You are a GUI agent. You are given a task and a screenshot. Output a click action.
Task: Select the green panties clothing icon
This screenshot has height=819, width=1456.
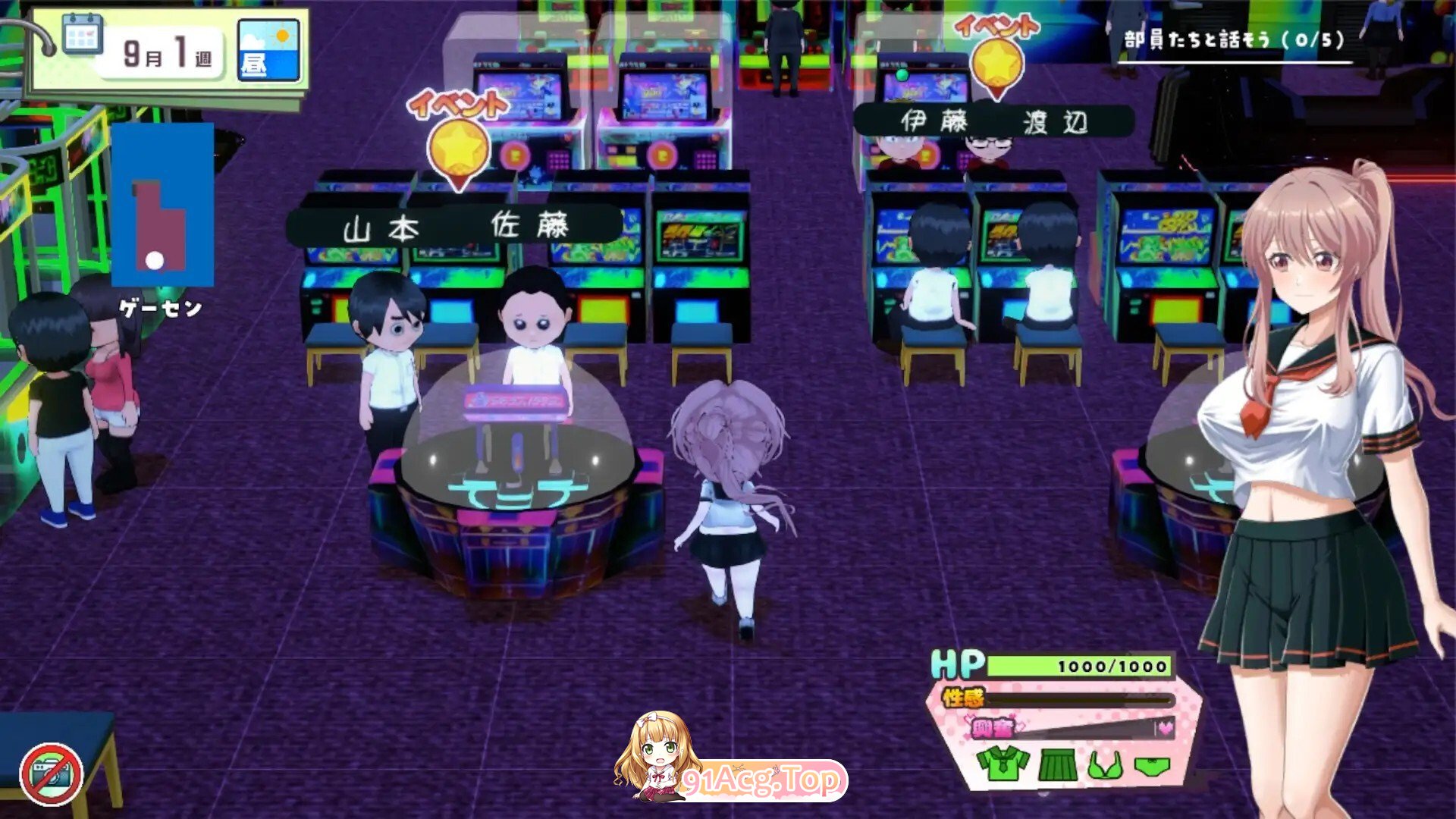coord(1152,766)
